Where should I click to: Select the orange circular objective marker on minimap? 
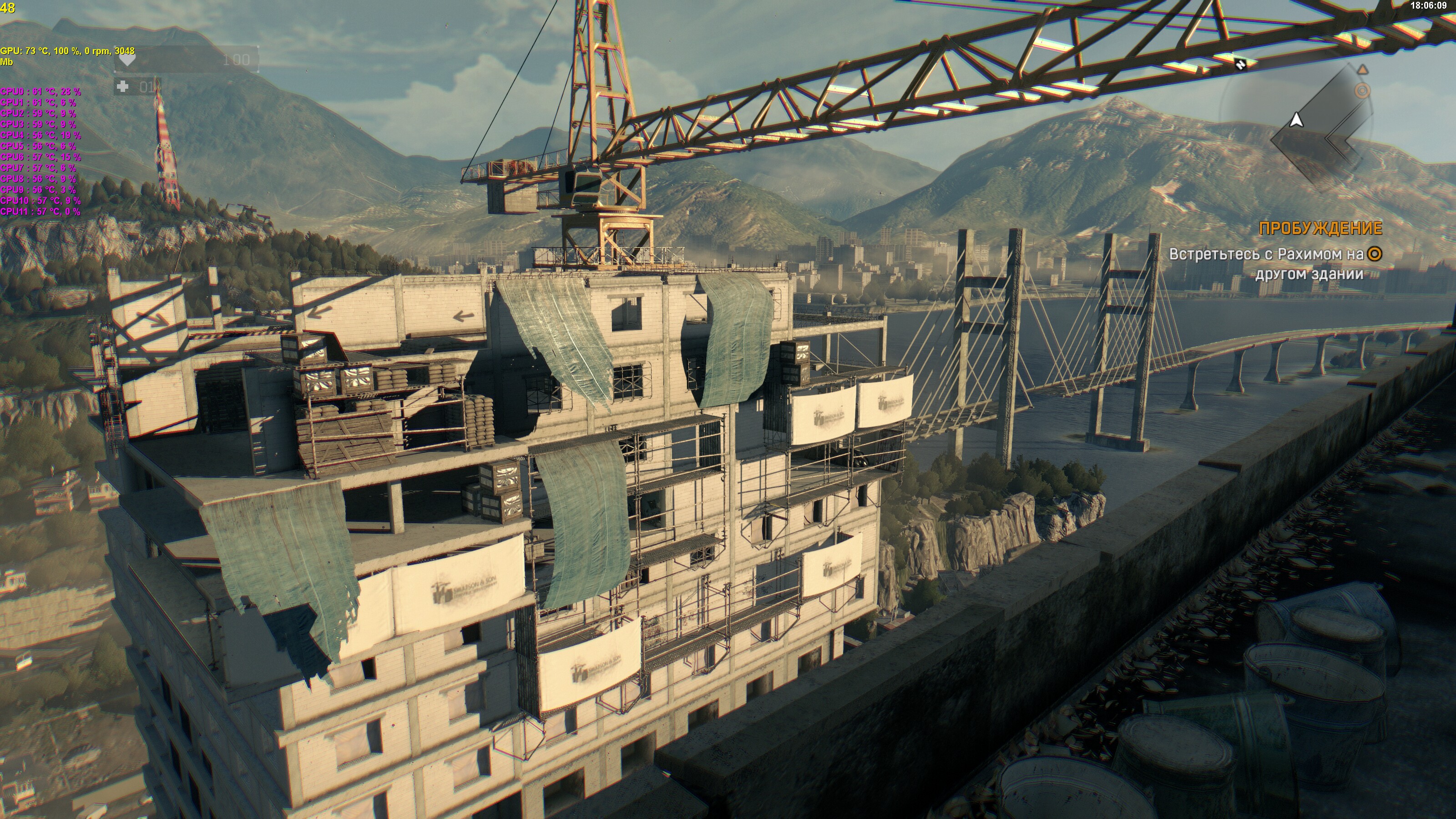(x=1363, y=91)
